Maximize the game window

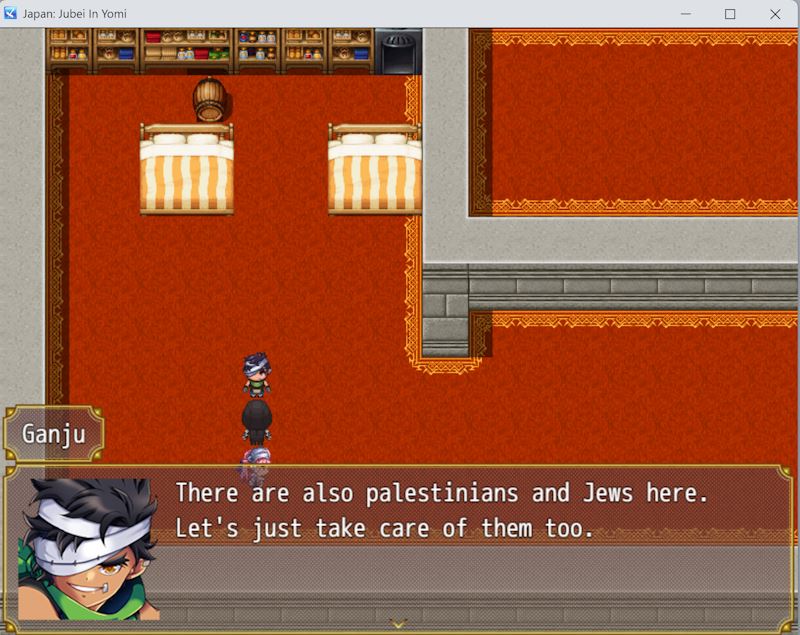pos(730,14)
